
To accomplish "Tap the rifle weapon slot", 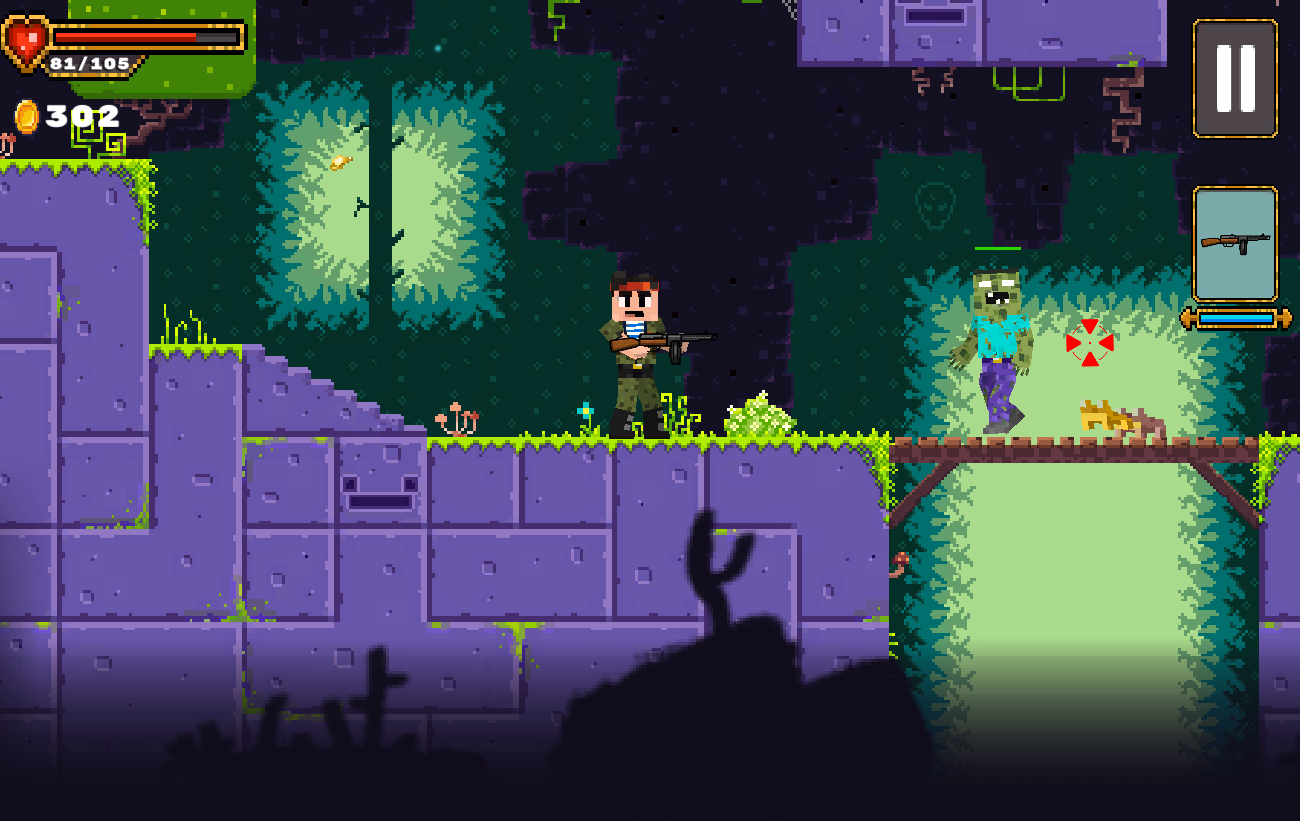I will [x=1235, y=243].
